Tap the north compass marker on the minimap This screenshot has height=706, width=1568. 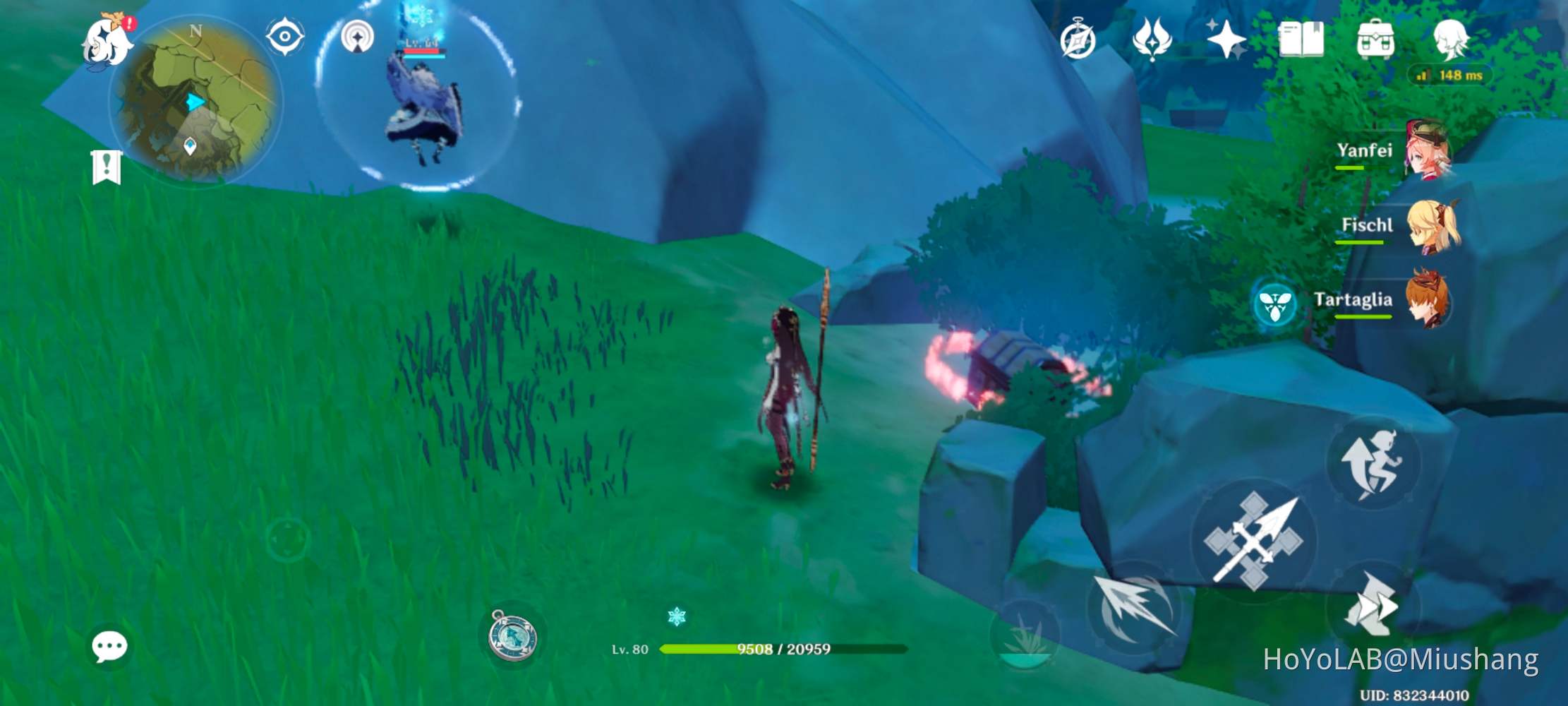tap(195, 30)
